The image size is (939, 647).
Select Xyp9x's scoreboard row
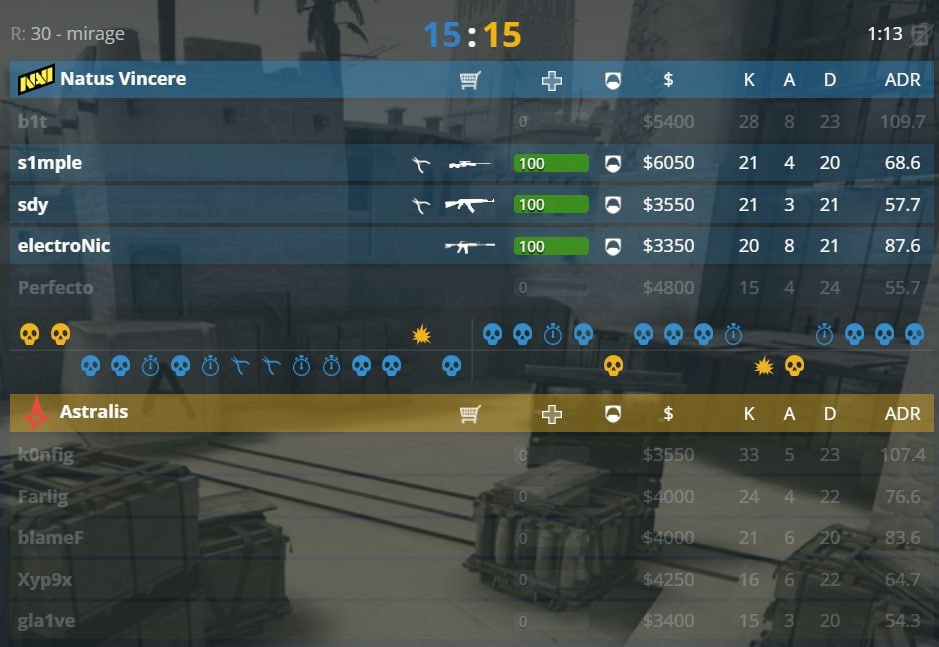pos(45,580)
